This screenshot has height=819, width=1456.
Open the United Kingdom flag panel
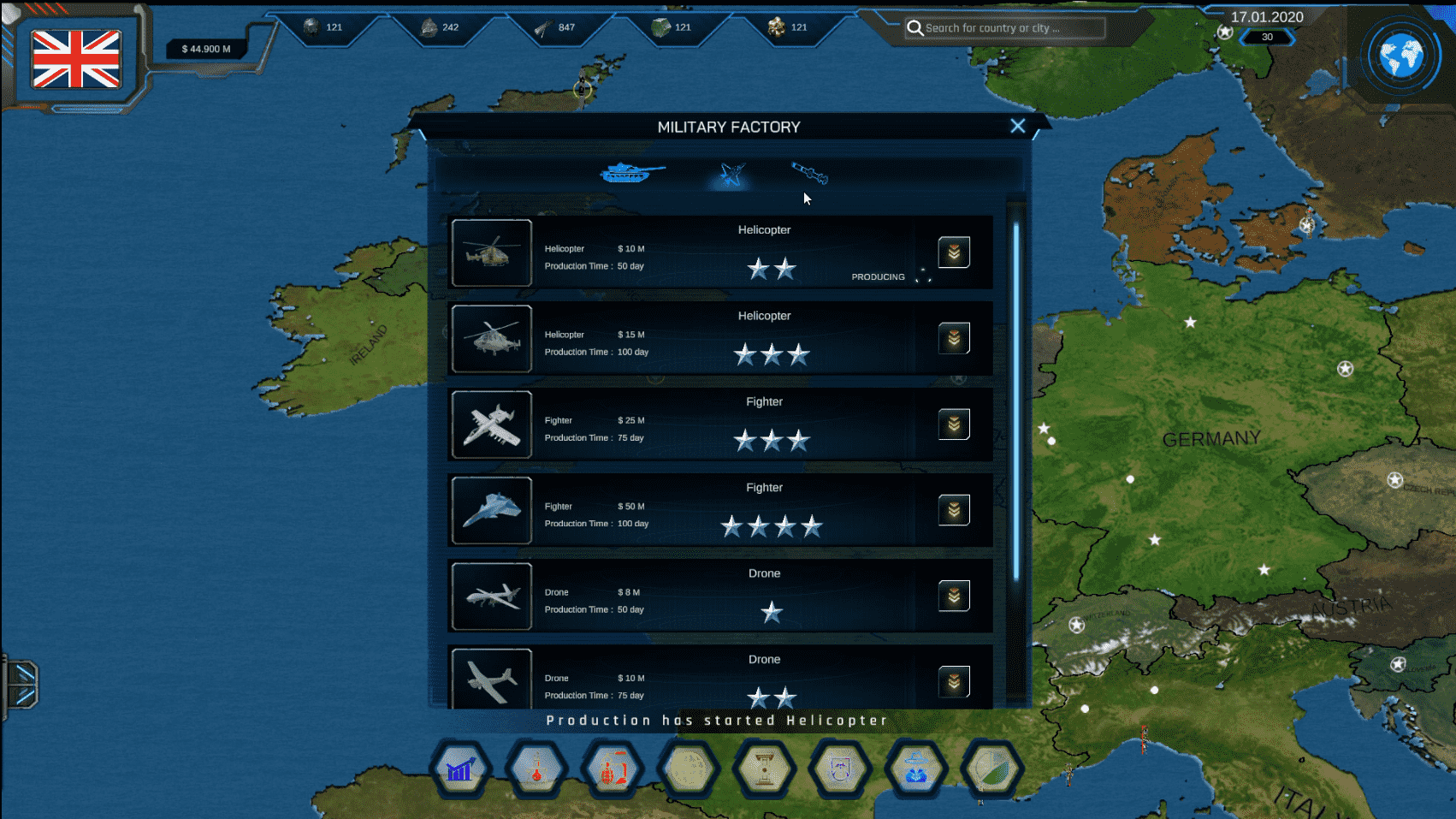pyautogui.click(x=76, y=59)
